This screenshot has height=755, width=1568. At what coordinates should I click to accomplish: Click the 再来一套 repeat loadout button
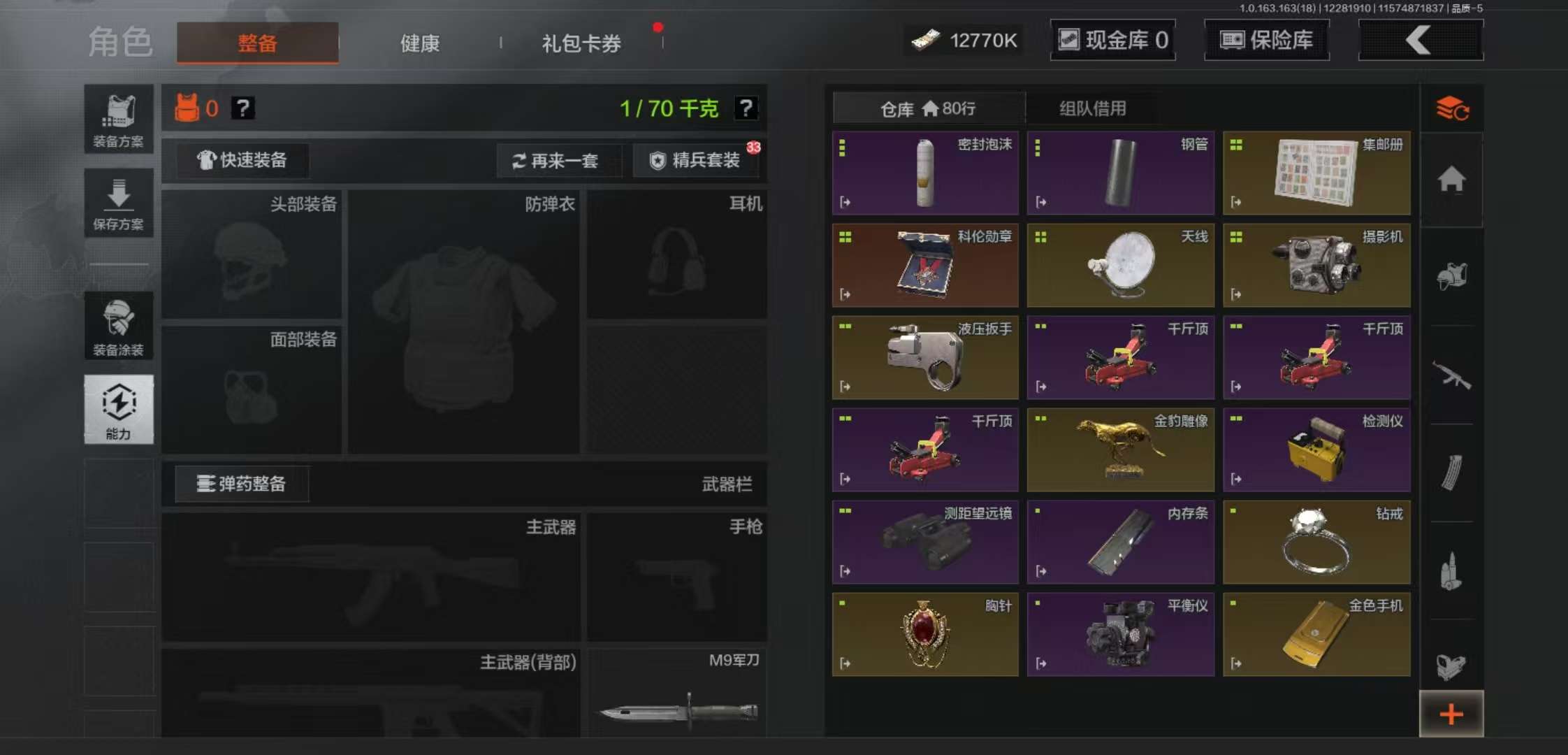tap(559, 160)
